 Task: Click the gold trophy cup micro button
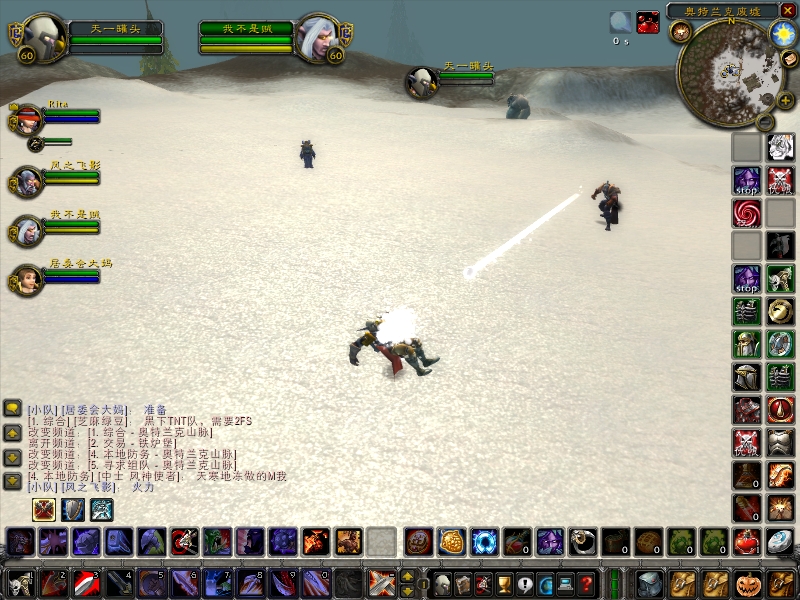(503, 584)
